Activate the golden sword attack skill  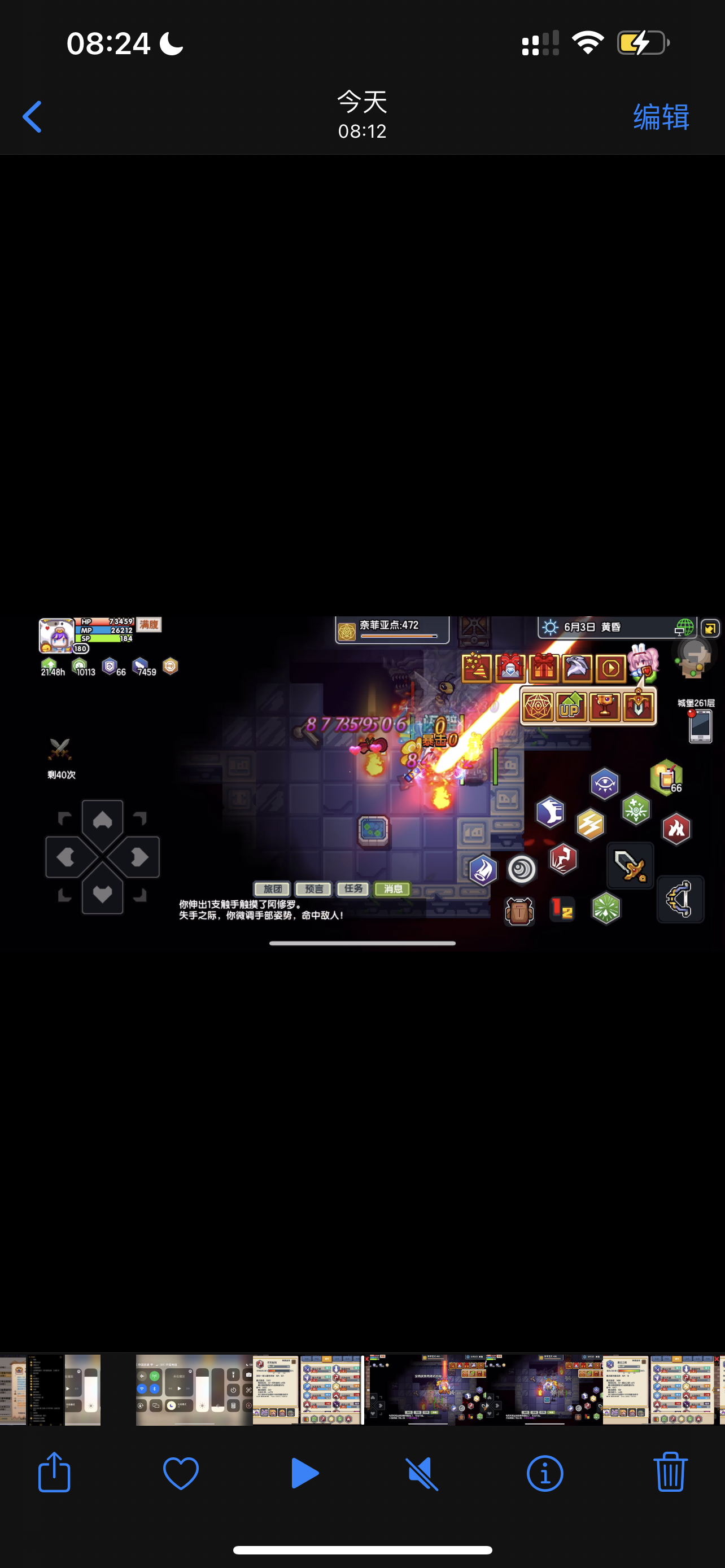click(x=630, y=867)
